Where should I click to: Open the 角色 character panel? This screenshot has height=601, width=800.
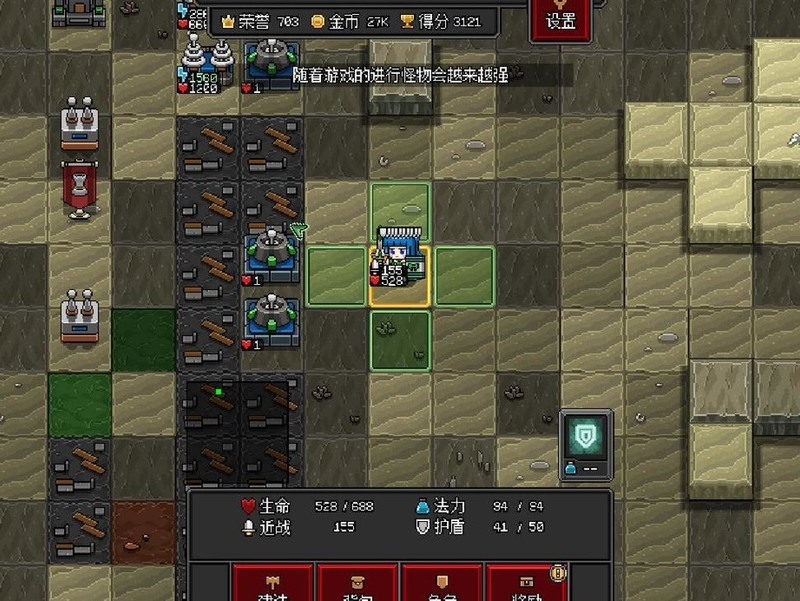[x=442, y=584]
